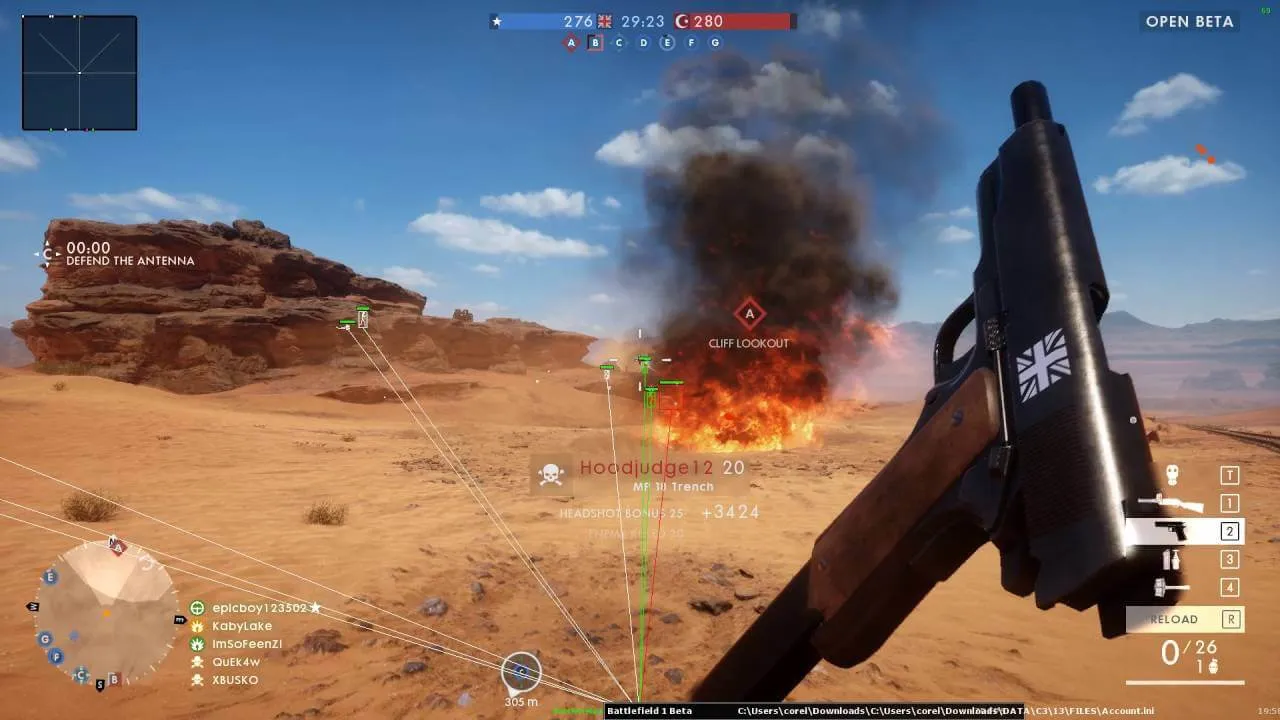Select the Cliff Lookout objective A marker
Viewport: 1280px width, 720px height.
coord(749,315)
